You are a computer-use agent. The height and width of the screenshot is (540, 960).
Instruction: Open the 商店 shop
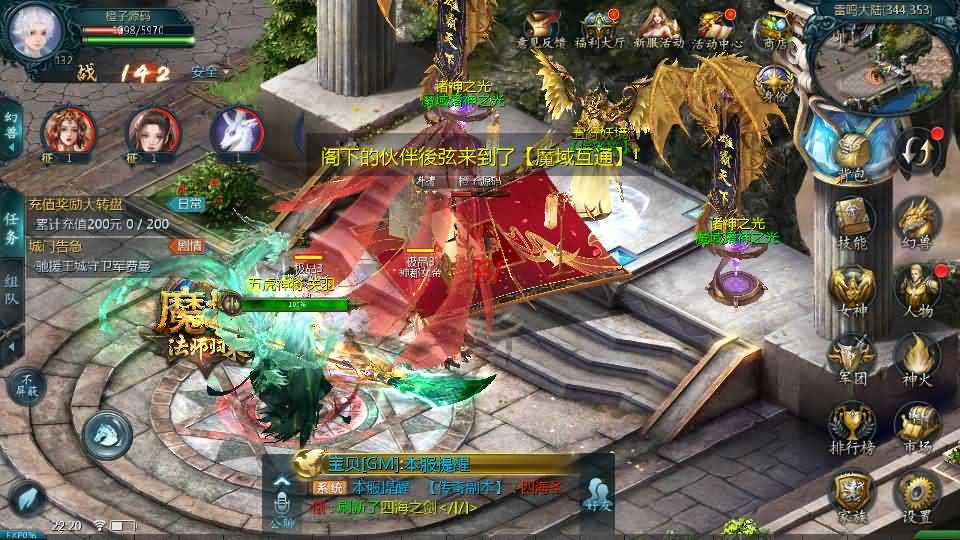(x=775, y=28)
